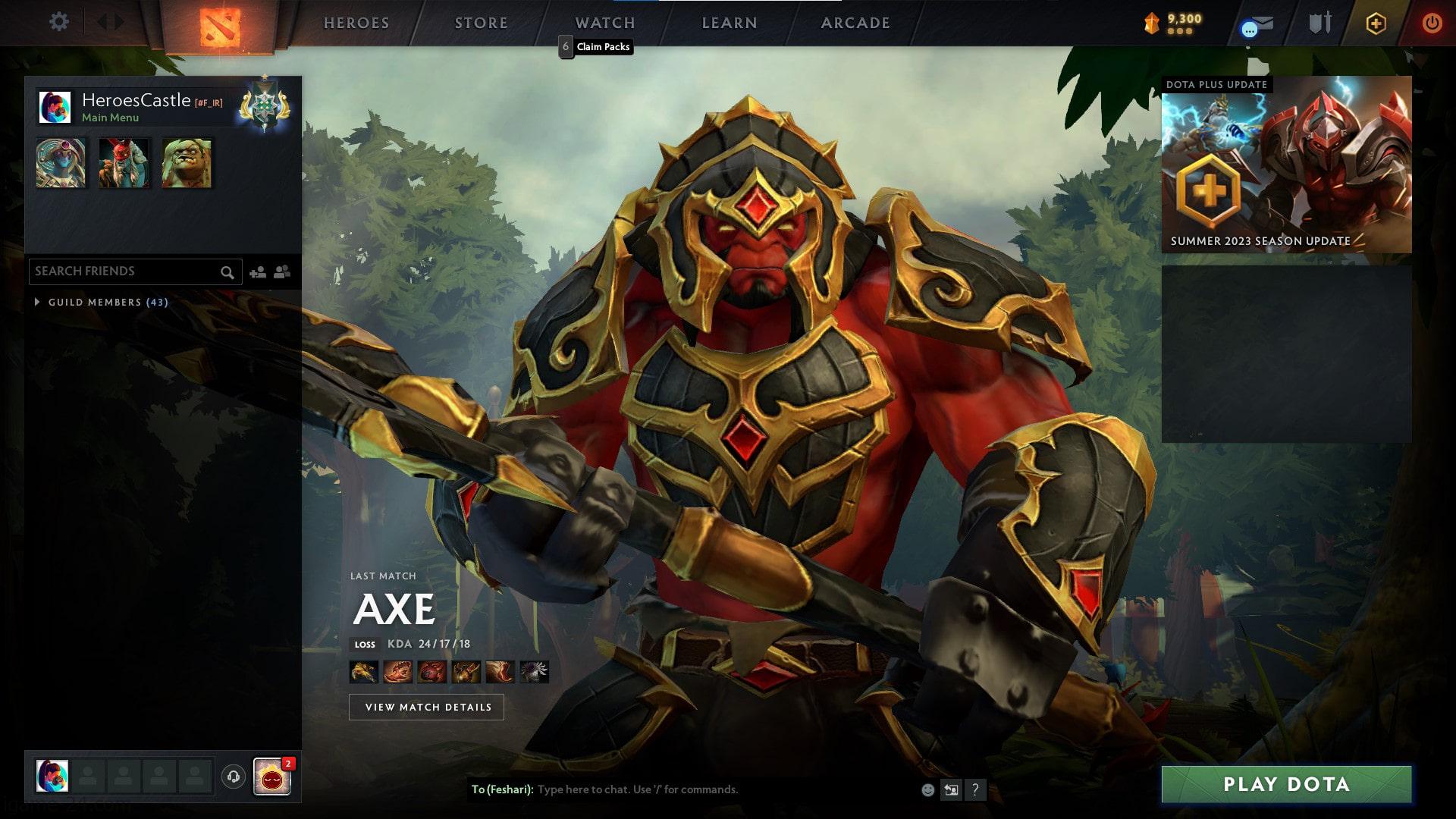Expand the Guild Members list

click(38, 302)
